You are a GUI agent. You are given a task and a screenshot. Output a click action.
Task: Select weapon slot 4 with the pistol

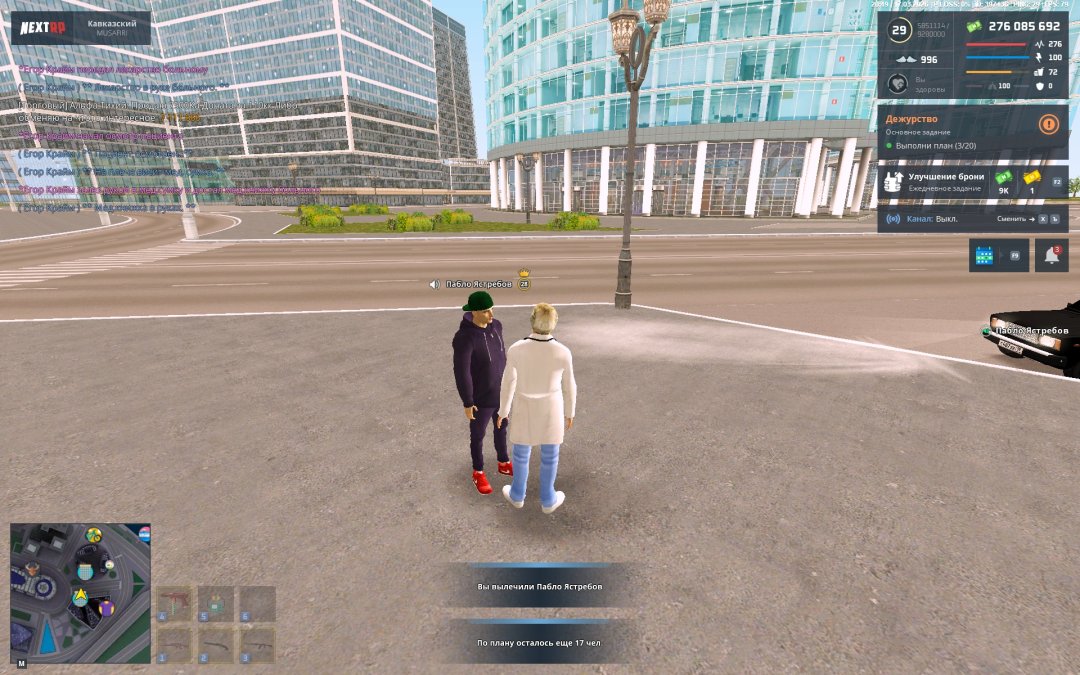(175, 603)
